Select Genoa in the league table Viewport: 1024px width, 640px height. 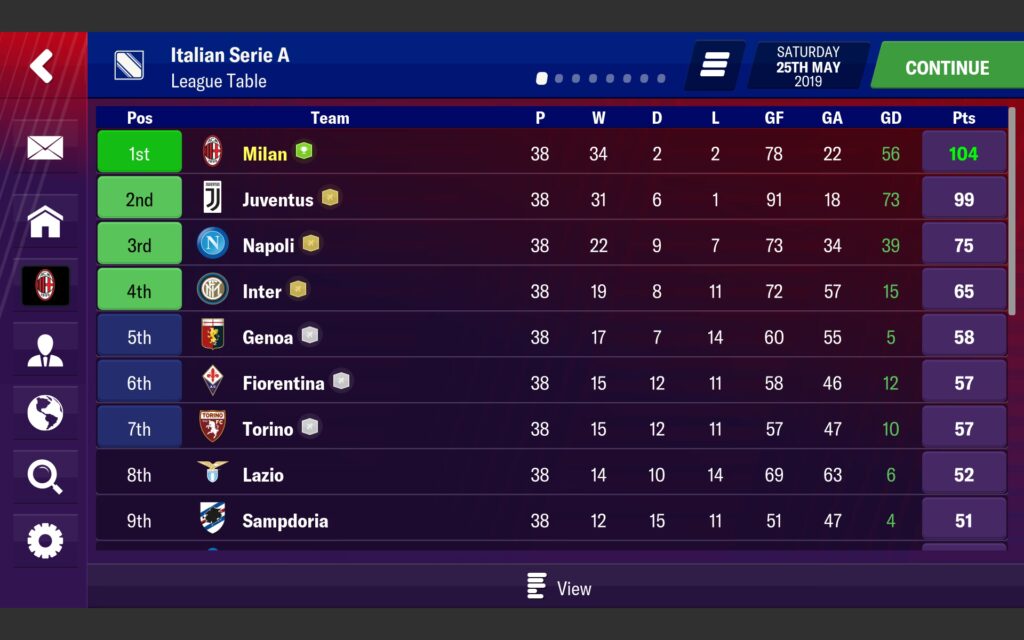[x=267, y=338]
